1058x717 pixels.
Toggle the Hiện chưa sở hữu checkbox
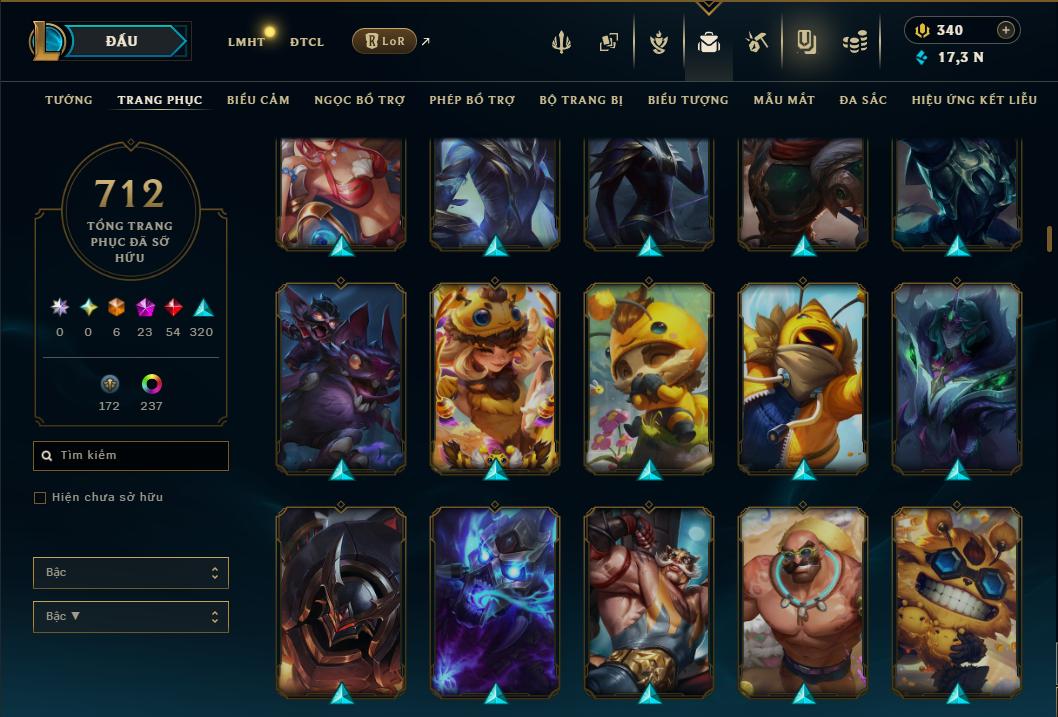click(40, 498)
